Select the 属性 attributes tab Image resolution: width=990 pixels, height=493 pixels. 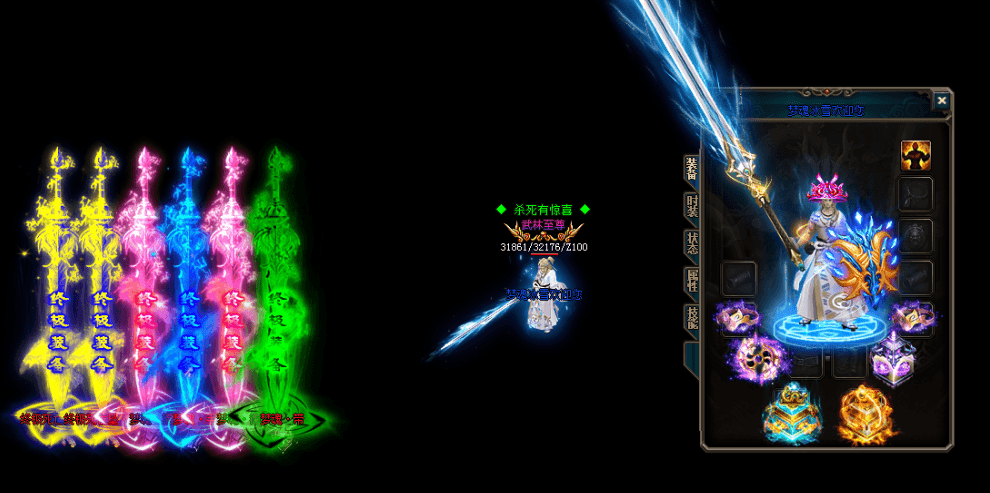click(x=691, y=282)
